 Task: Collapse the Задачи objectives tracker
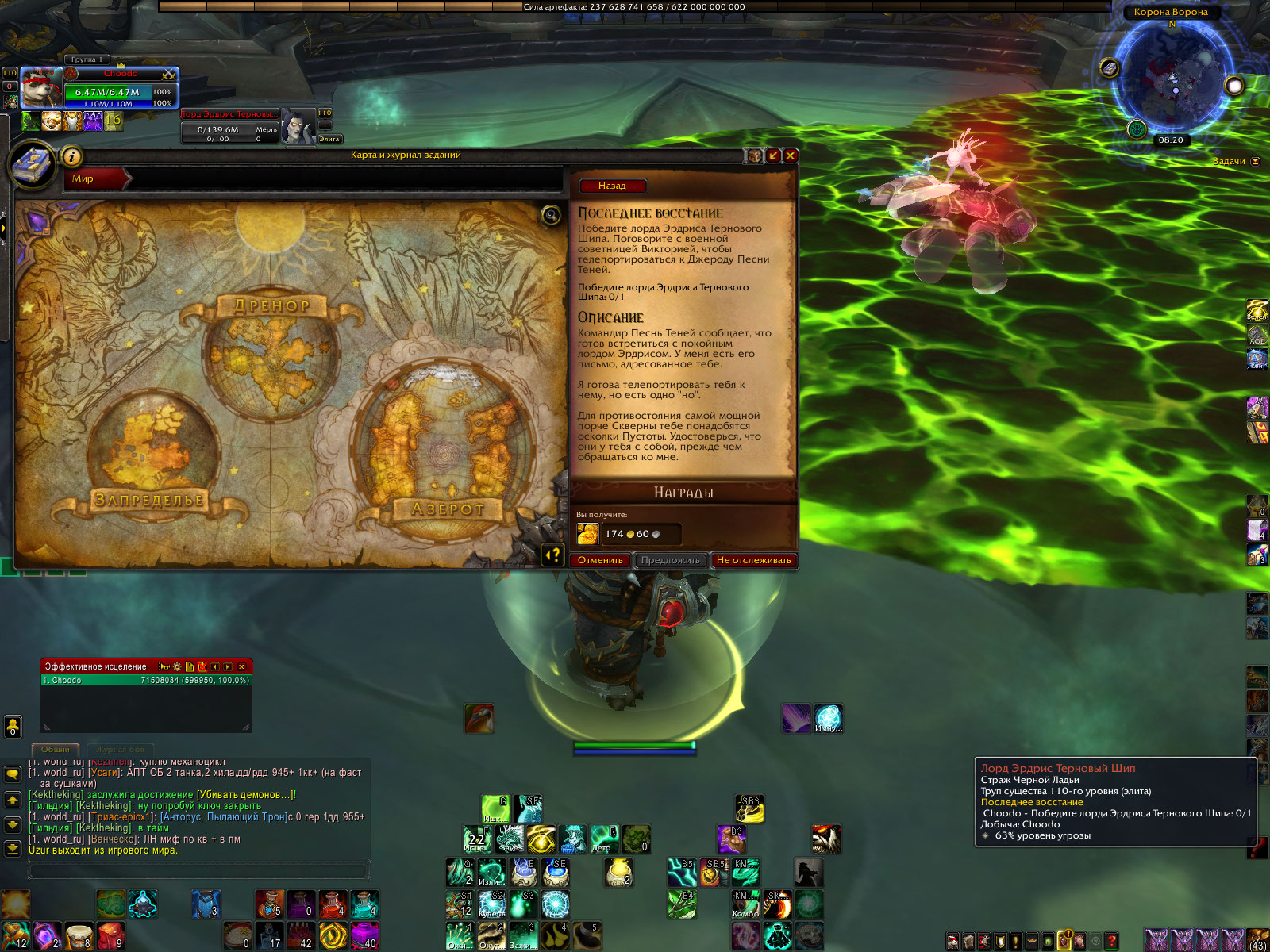tap(1256, 162)
